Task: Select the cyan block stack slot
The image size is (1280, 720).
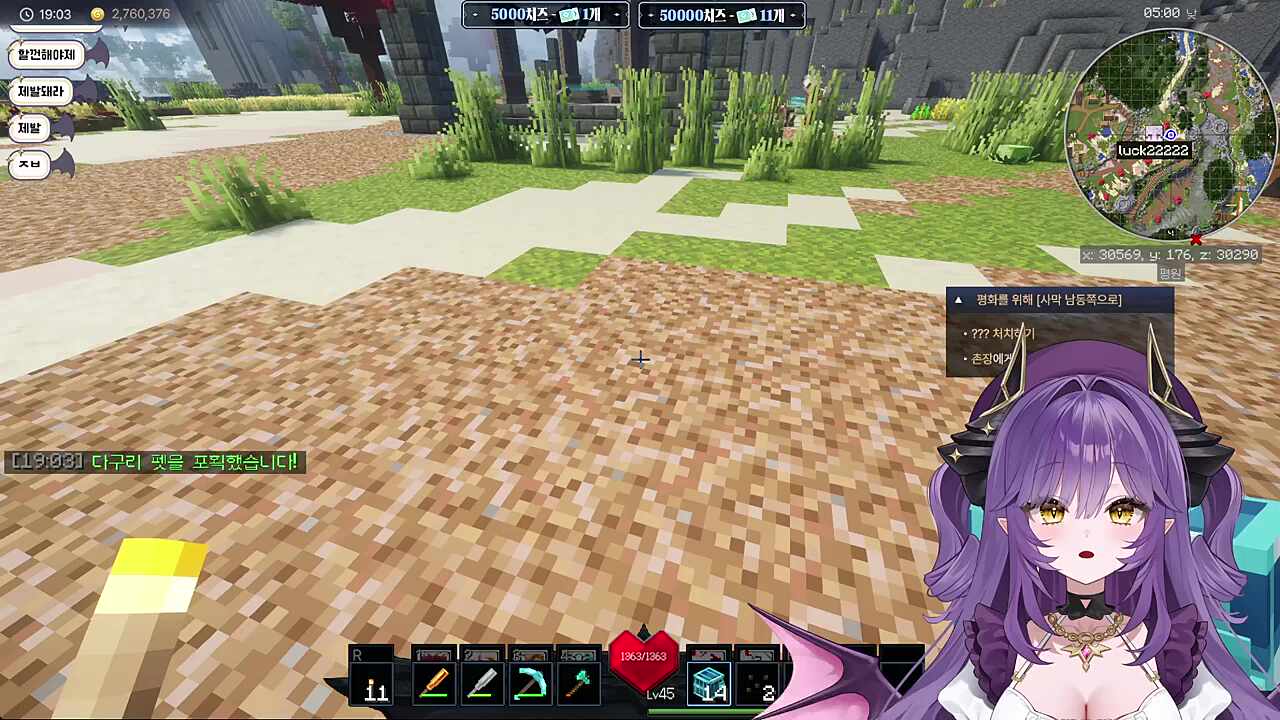Action: click(x=709, y=685)
